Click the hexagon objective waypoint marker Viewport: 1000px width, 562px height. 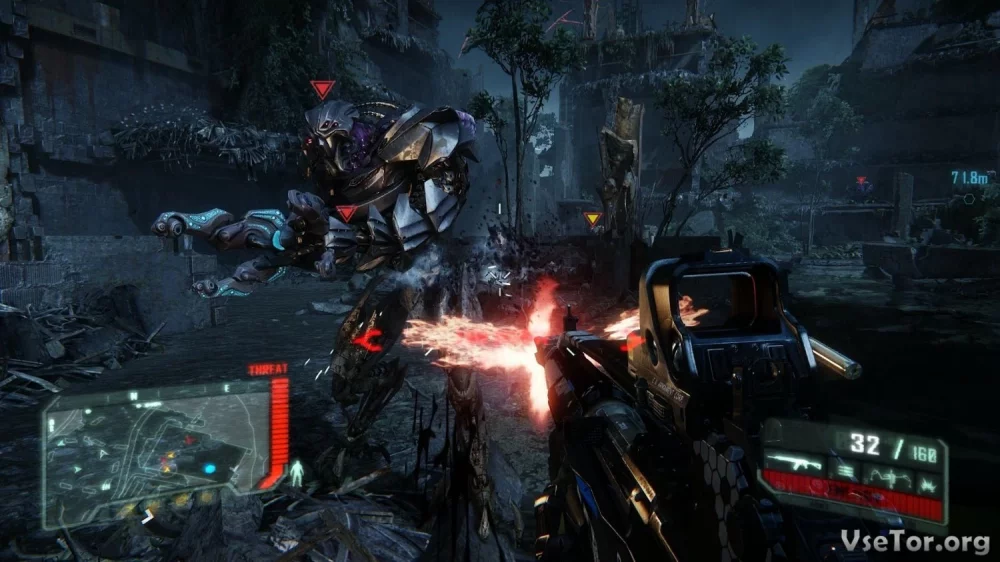969,198
